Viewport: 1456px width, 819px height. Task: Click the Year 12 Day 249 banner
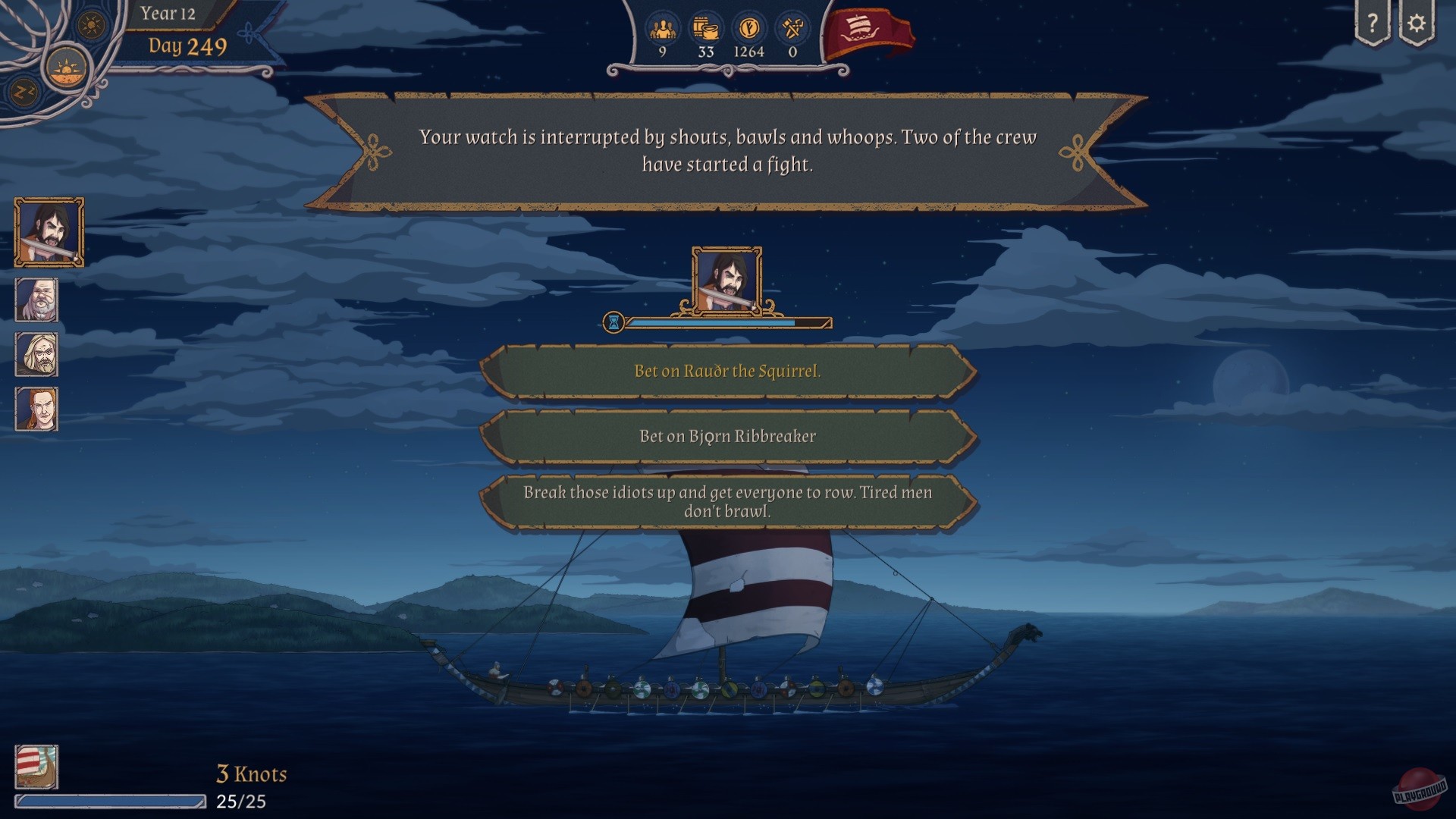182,30
